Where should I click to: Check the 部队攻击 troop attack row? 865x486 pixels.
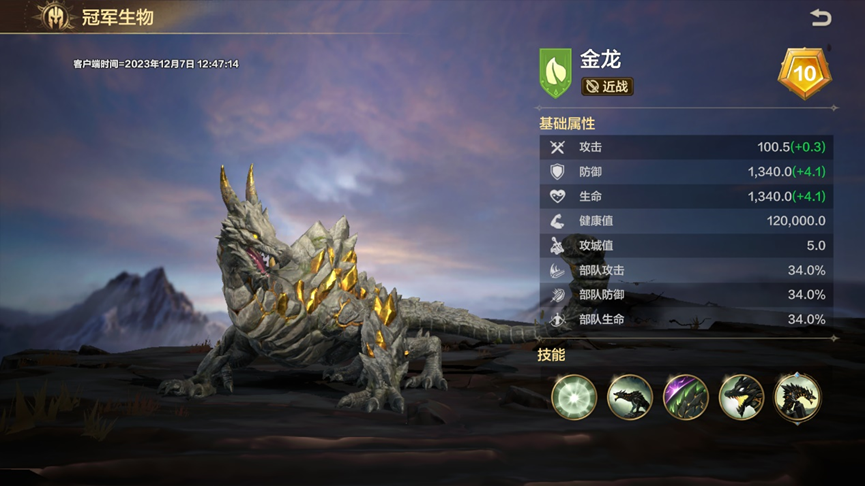pyautogui.click(x=686, y=270)
